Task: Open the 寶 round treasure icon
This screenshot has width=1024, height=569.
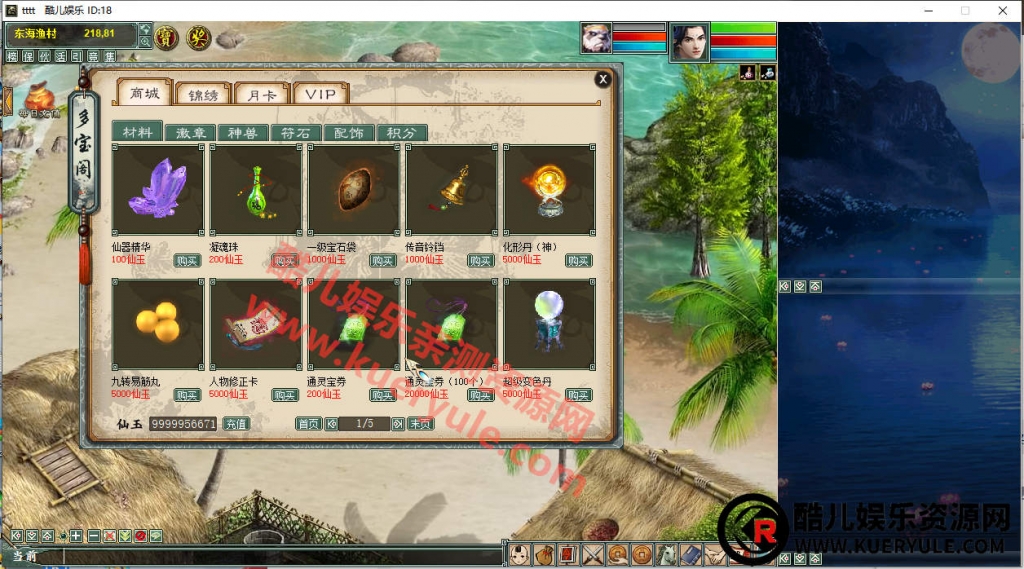Action: point(167,38)
